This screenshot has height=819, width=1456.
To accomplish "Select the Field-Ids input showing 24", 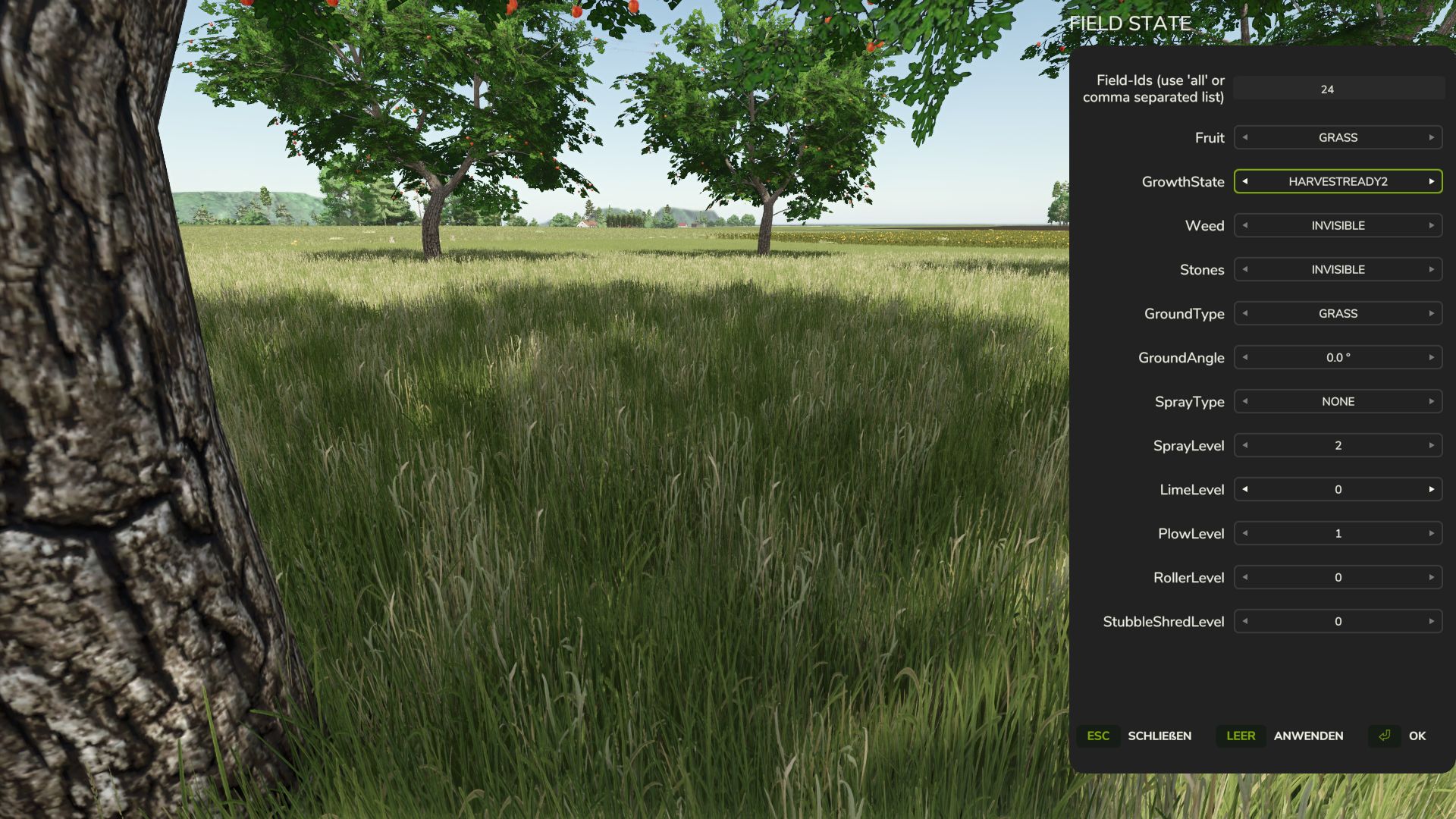I will coord(1337,89).
